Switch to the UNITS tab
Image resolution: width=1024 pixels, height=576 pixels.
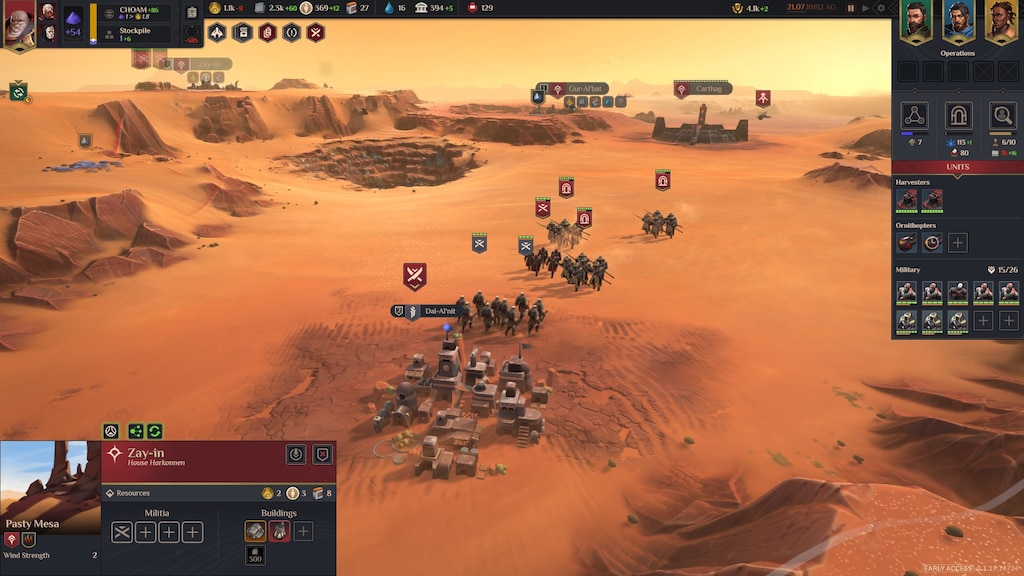957,167
